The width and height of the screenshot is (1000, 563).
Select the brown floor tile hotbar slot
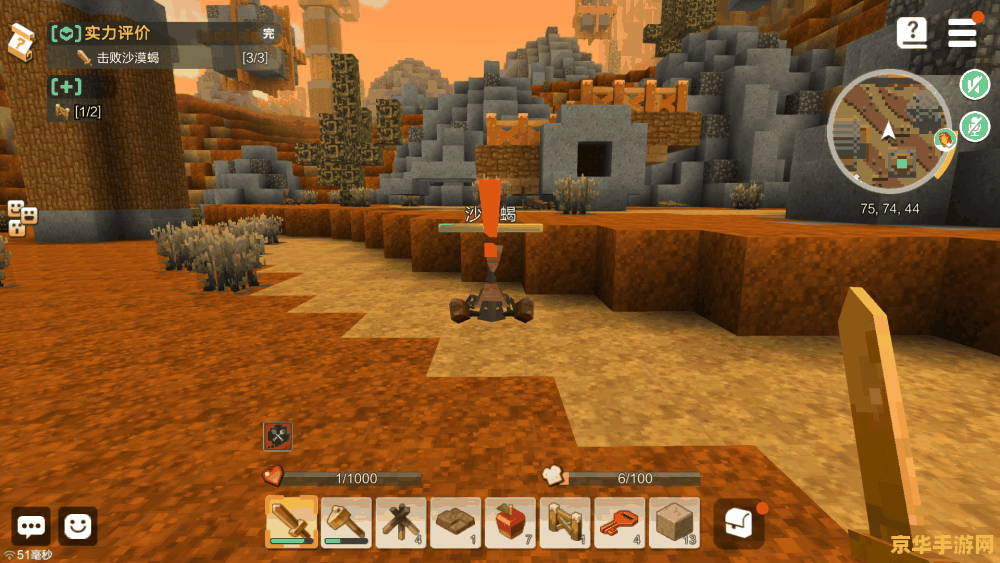455,522
